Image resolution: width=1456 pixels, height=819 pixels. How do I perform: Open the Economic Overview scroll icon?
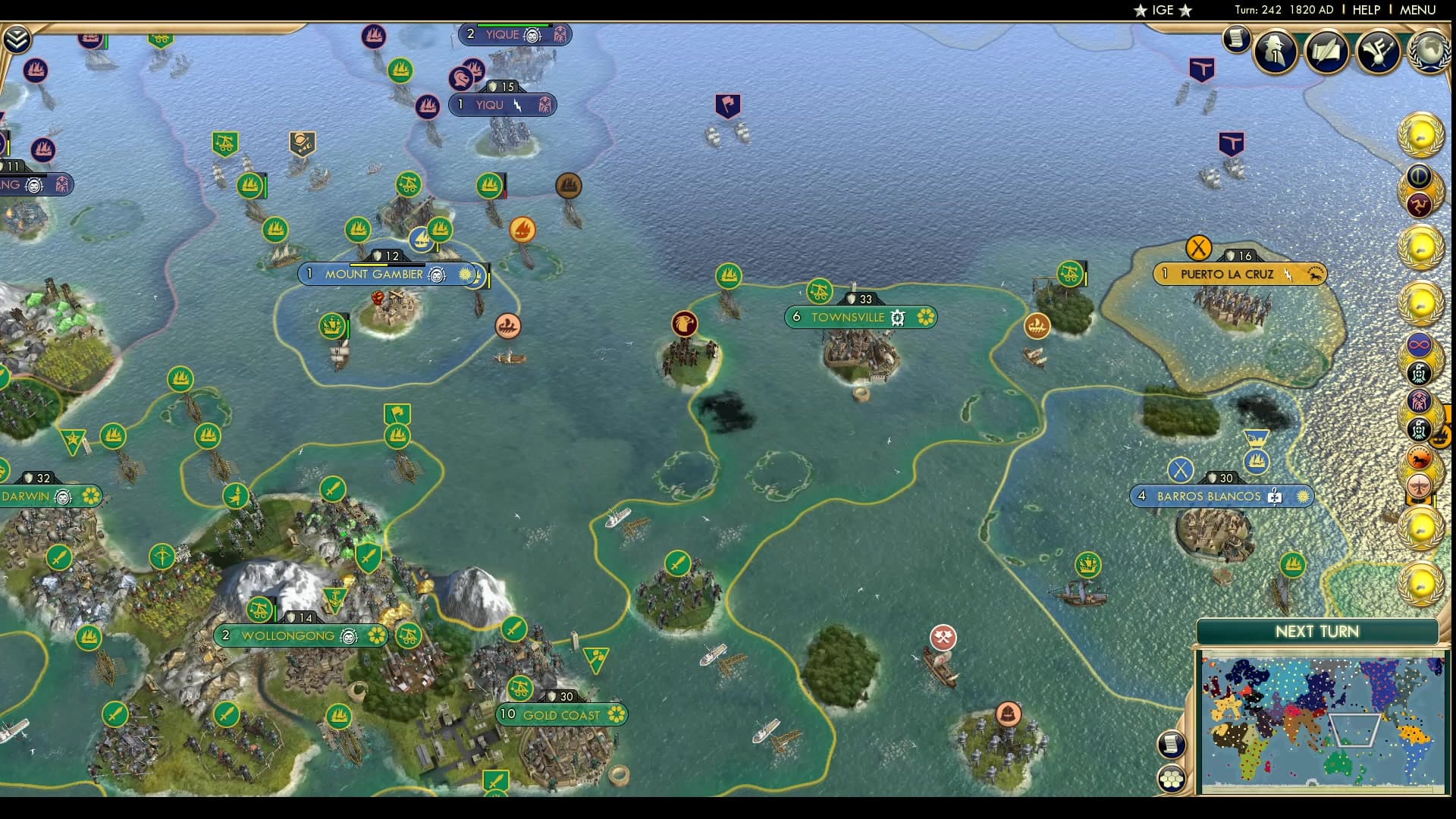tap(1236, 40)
